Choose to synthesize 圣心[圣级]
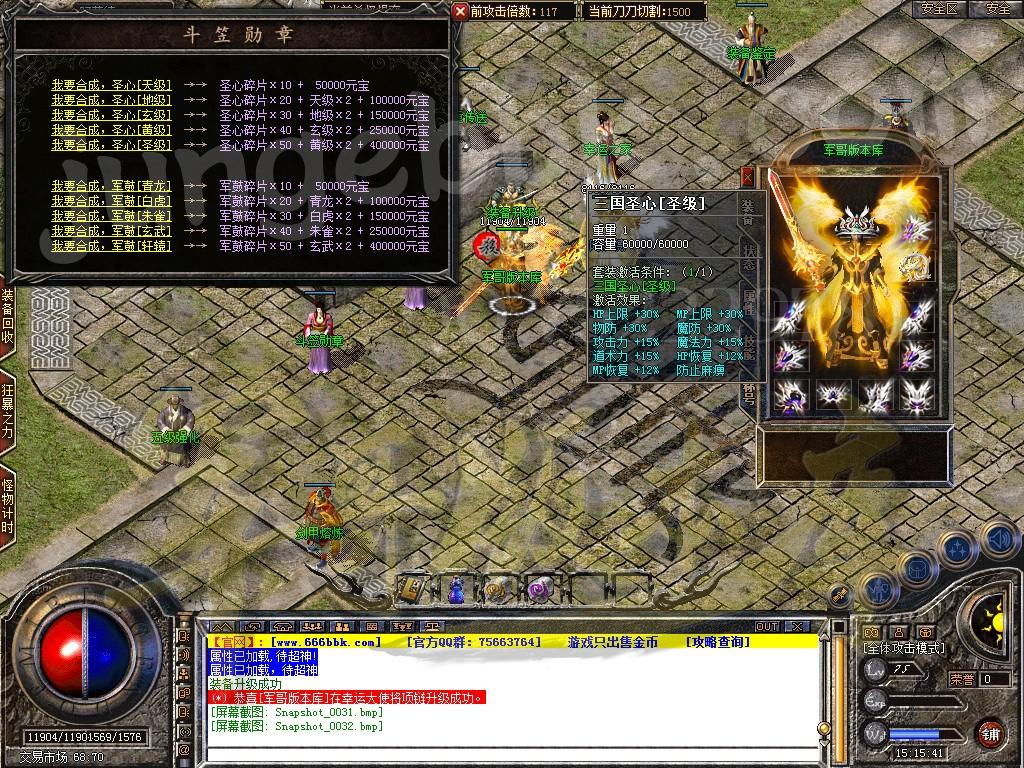 [x=112, y=145]
